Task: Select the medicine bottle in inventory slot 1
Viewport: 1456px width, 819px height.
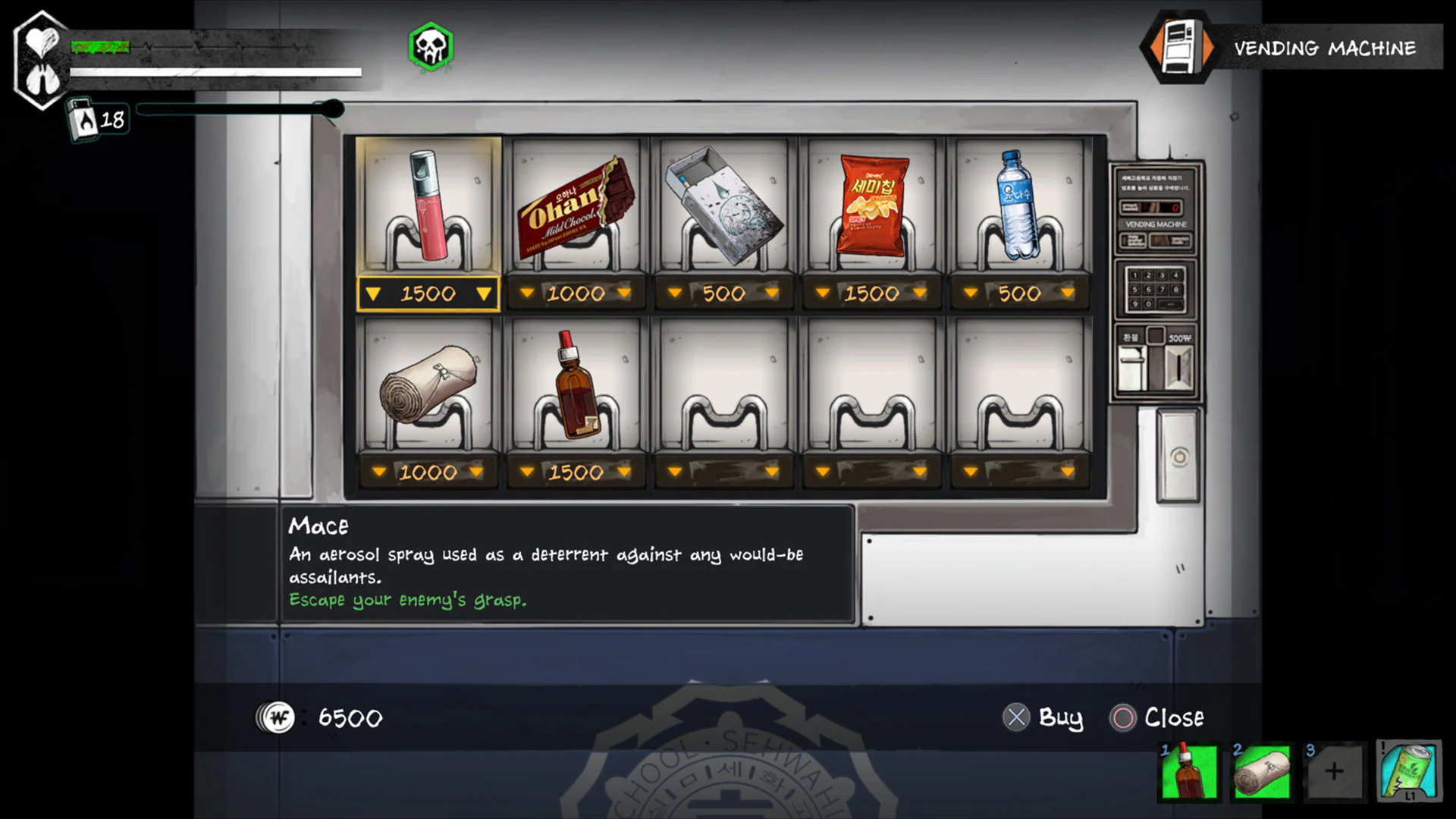Action: (x=1188, y=772)
